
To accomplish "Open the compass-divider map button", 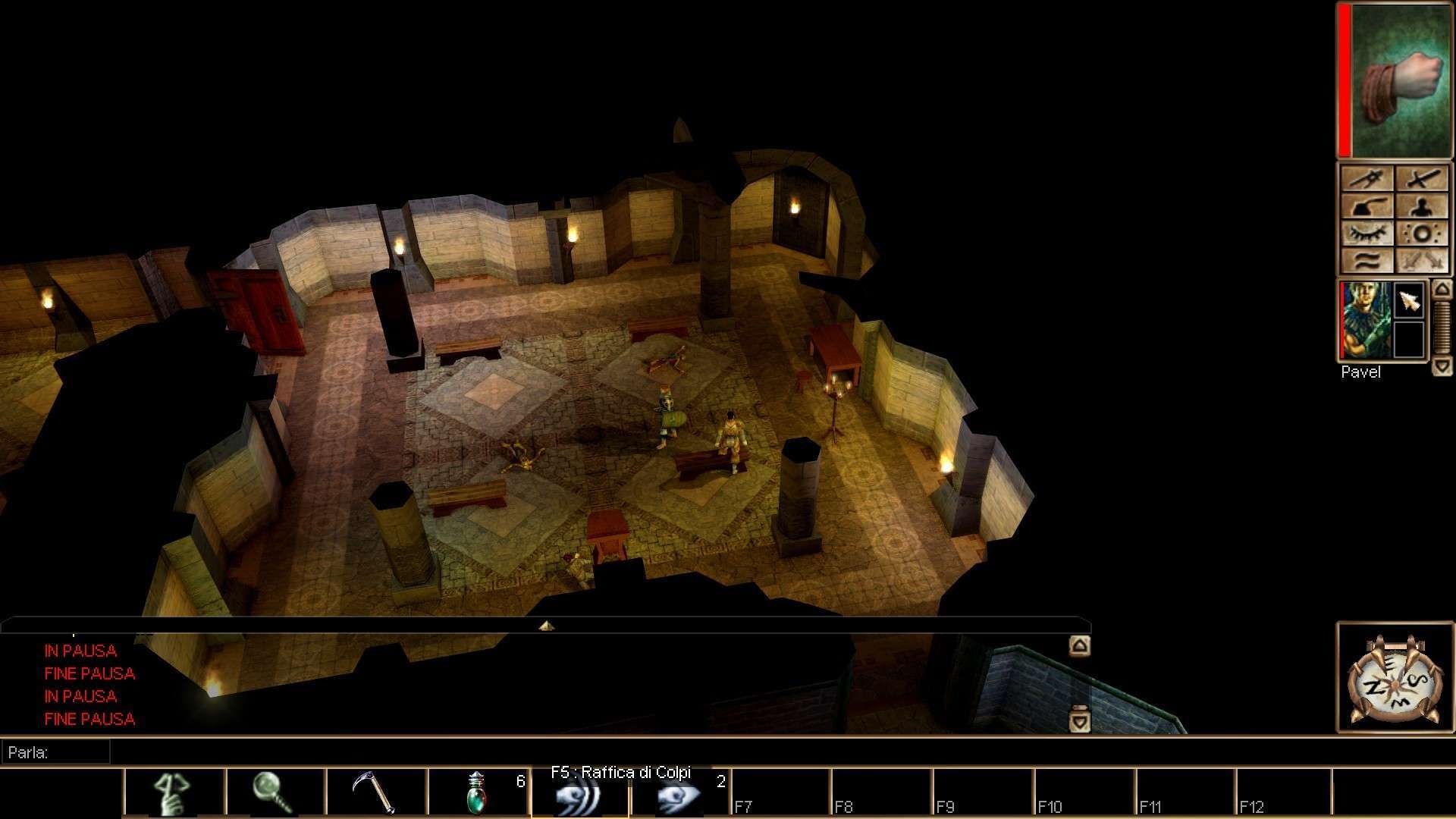I will (1367, 180).
